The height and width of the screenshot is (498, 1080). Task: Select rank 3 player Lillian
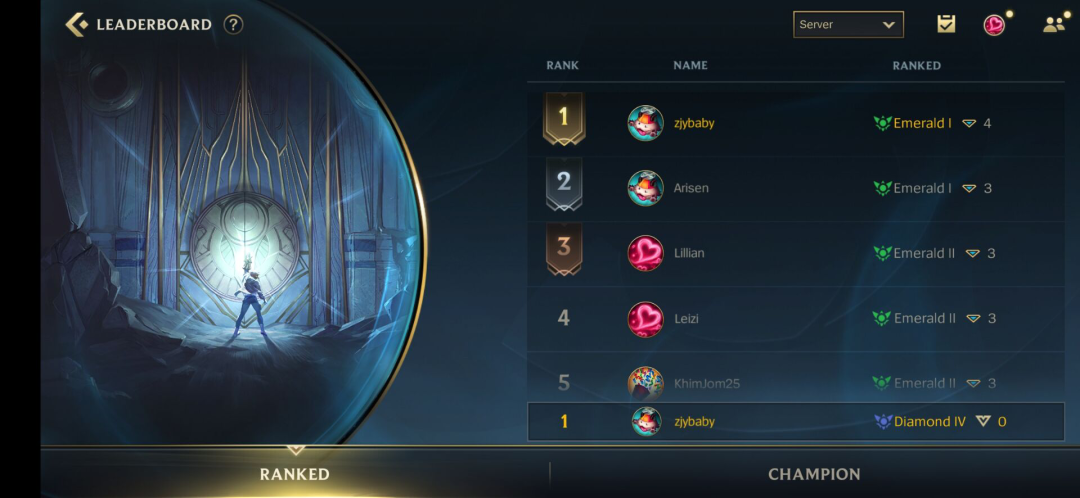click(x=689, y=253)
